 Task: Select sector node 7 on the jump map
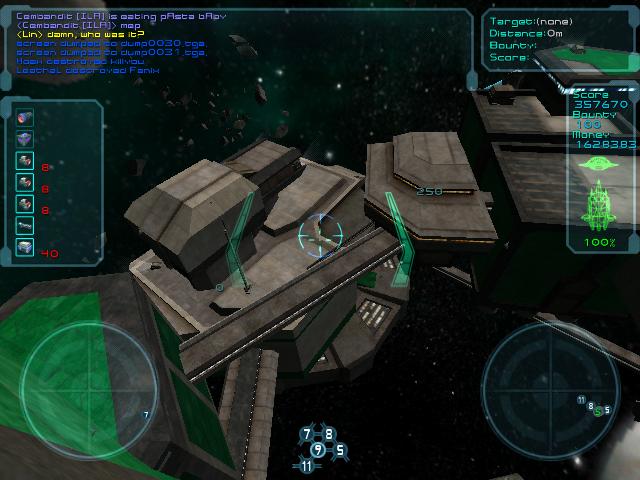307,434
